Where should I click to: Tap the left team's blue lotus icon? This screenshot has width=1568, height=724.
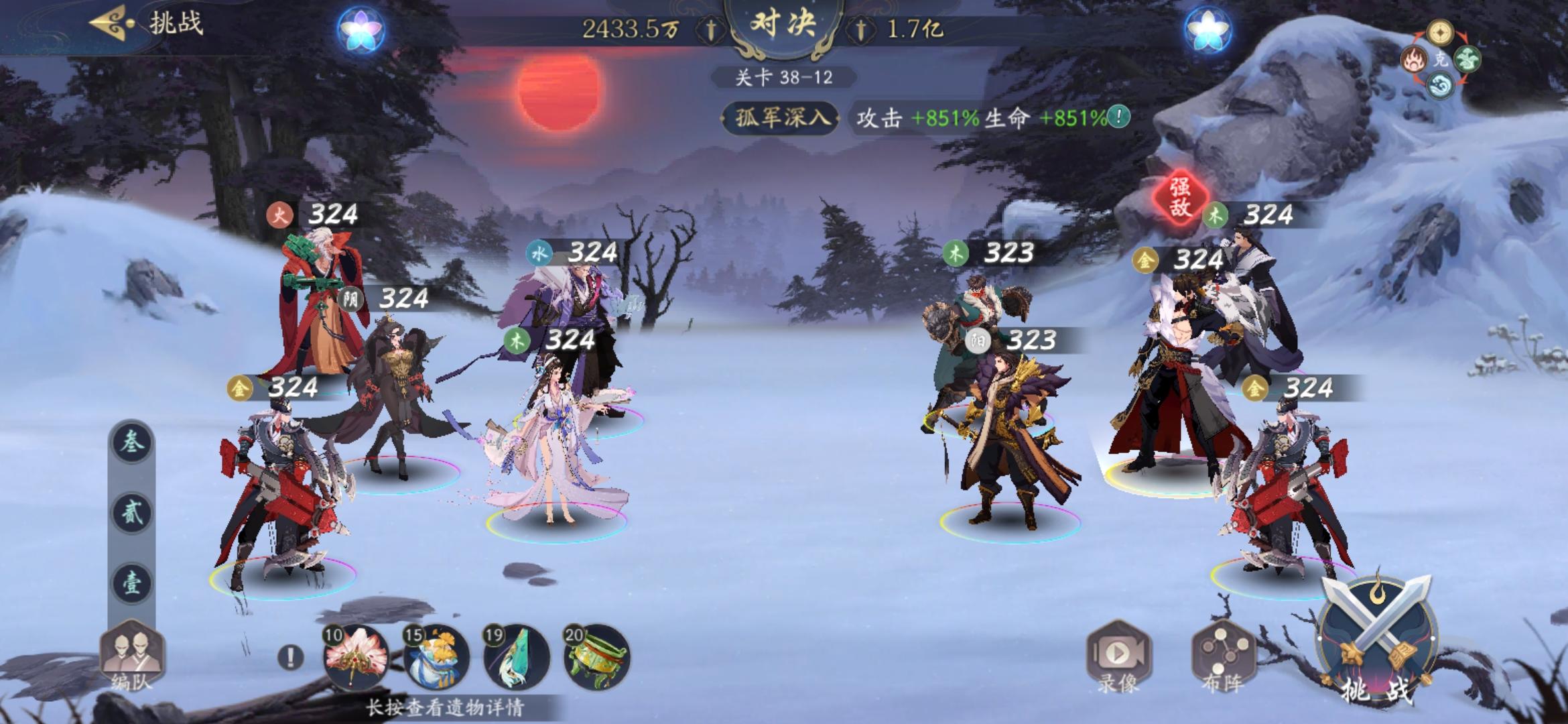point(362,28)
